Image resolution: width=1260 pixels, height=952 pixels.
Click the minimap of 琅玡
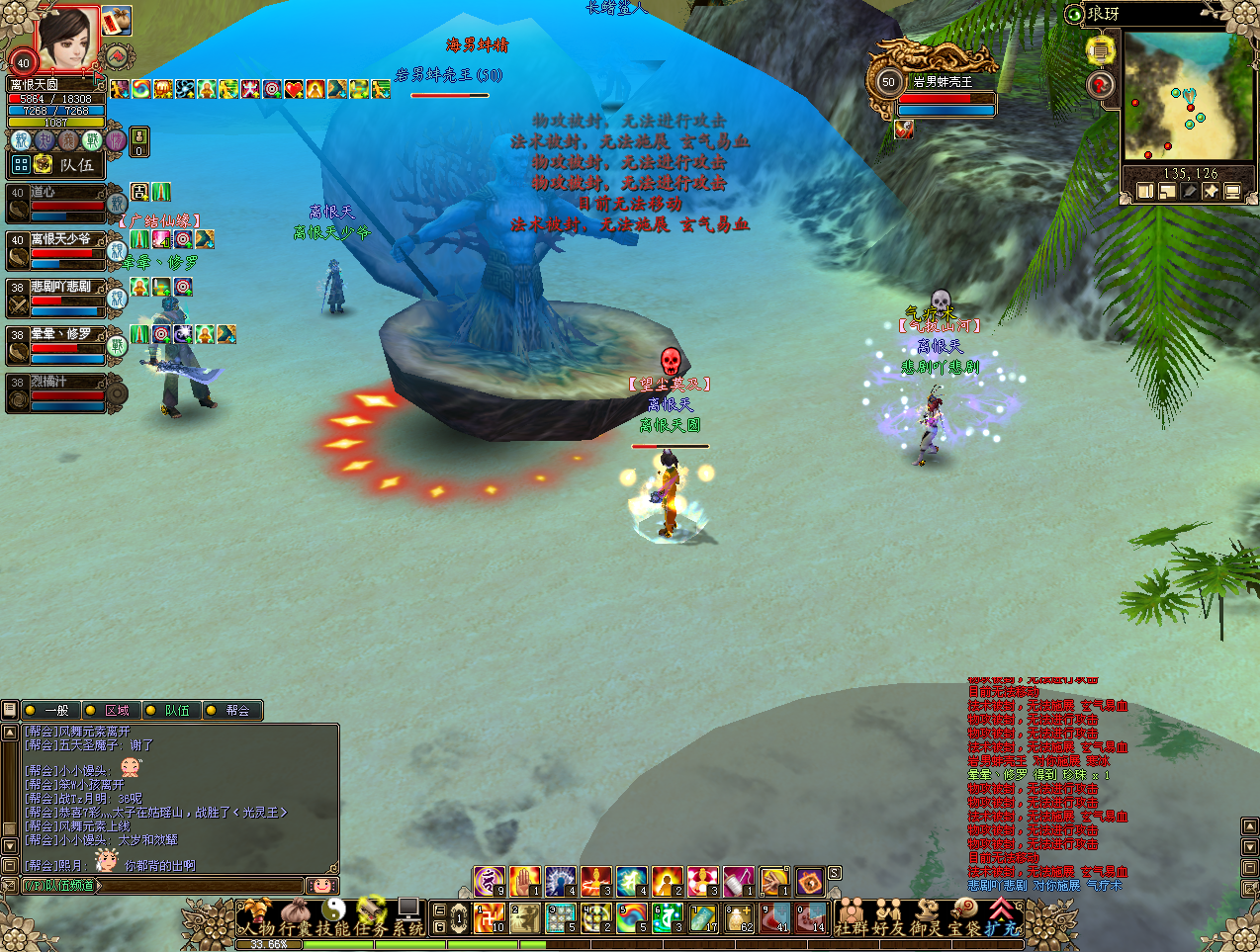(1187, 97)
